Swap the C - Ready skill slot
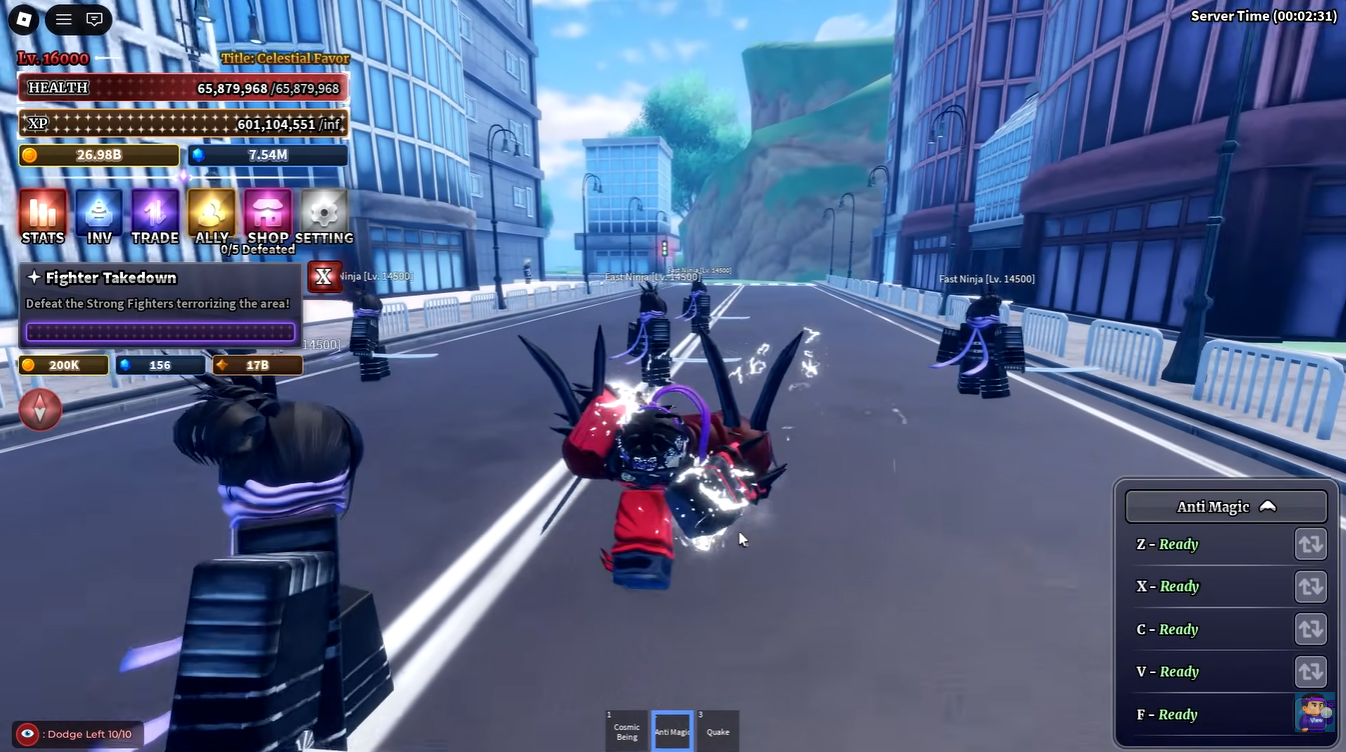Image resolution: width=1346 pixels, height=752 pixels. point(1310,629)
